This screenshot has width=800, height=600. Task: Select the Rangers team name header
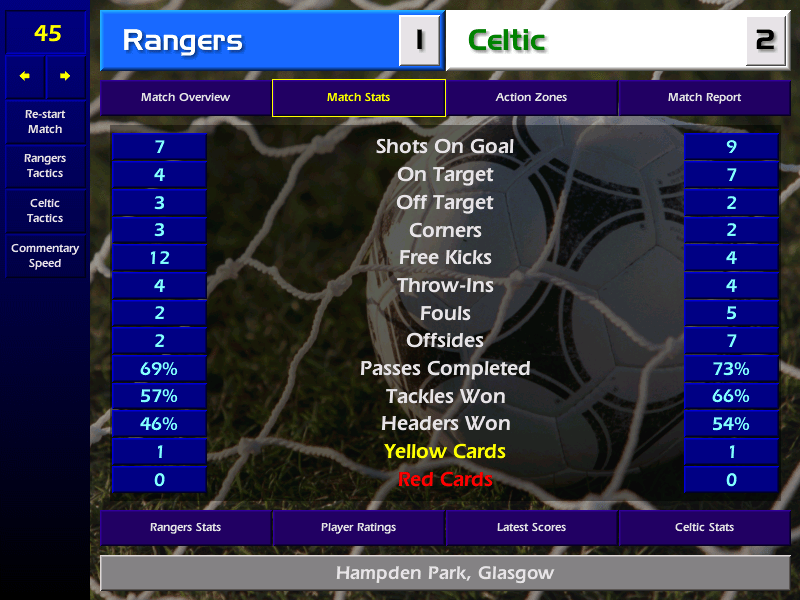coord(250,41)
